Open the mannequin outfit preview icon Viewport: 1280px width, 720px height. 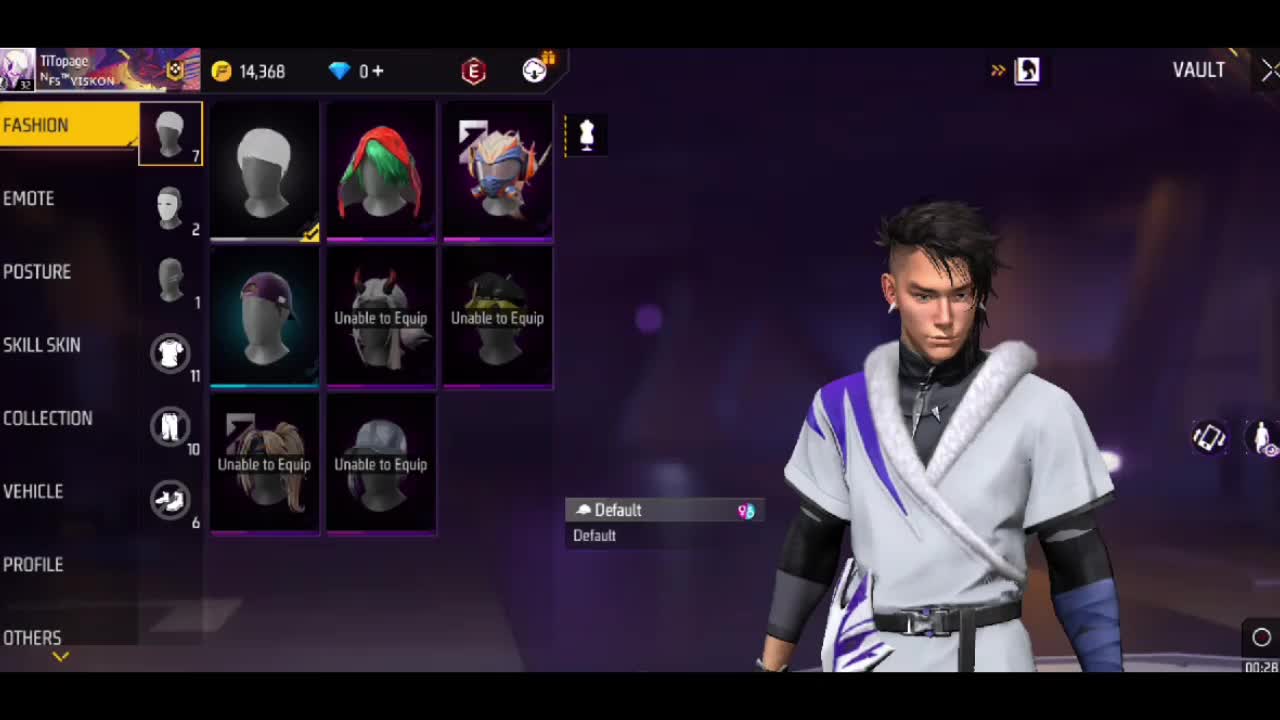[587, 134]
